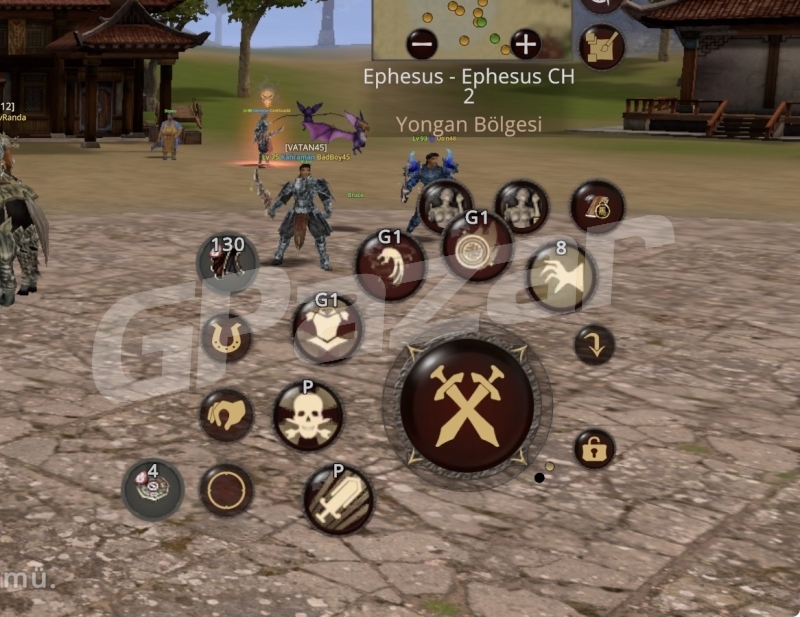This screenshot has height=617, width=800.
Task: Use the claw hand skill numbered 8
Action: (560, 277)
